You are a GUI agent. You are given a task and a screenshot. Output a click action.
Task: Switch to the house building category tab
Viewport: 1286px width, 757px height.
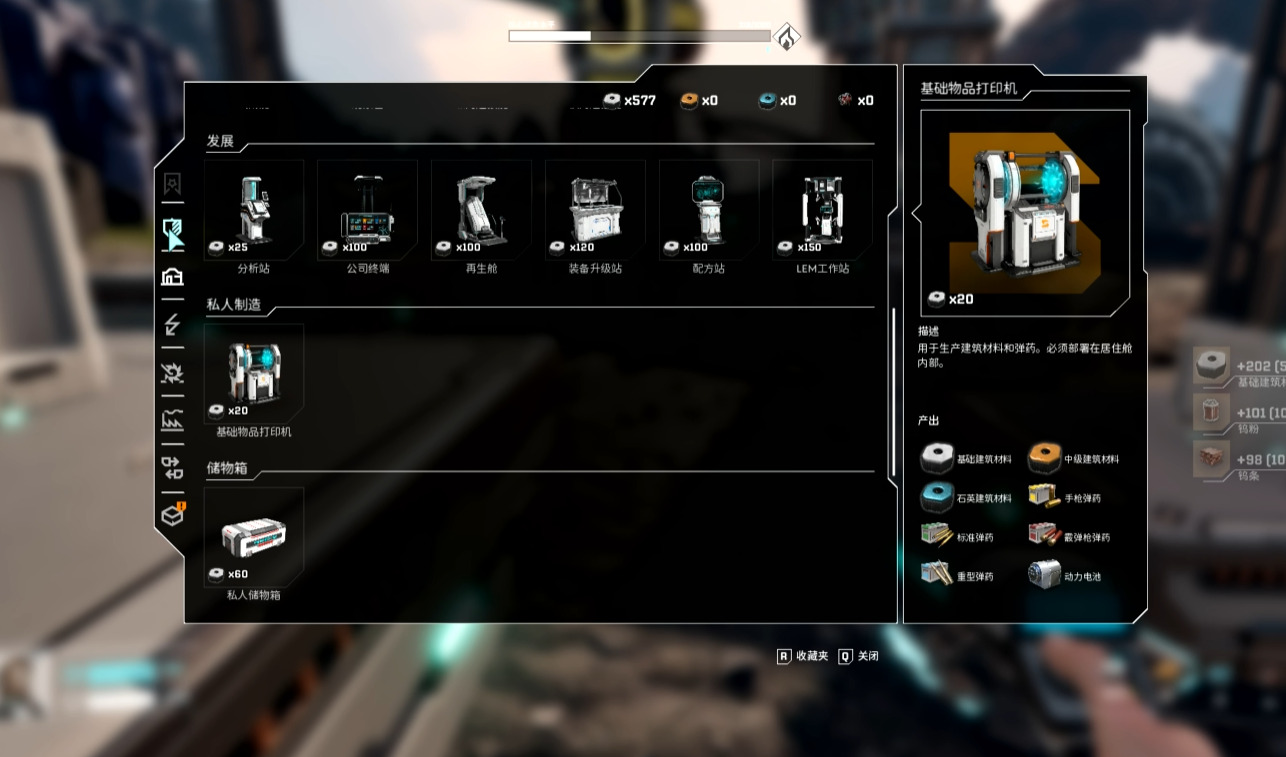[172, 277]
